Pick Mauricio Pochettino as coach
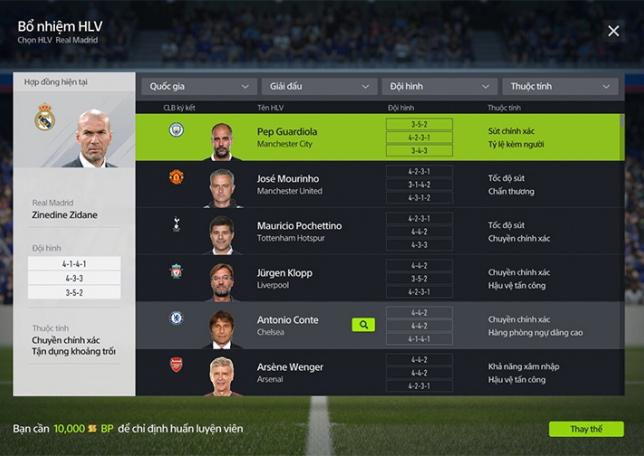The height and width of the screenshot is (456, 644). click(x=298, y=231)
